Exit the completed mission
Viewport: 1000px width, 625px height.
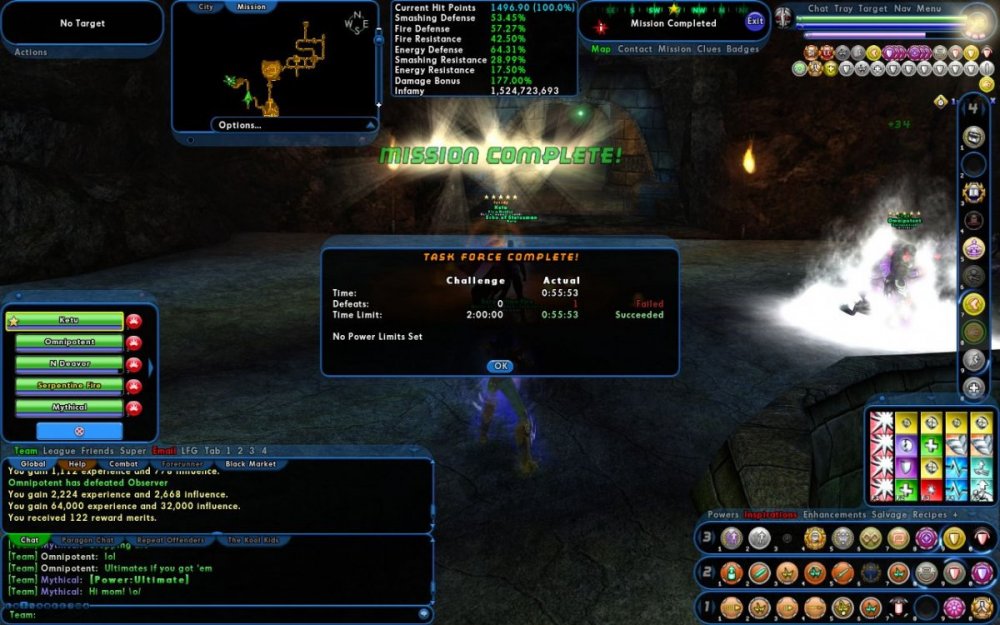pyautogui.click(x=754, y=21)
